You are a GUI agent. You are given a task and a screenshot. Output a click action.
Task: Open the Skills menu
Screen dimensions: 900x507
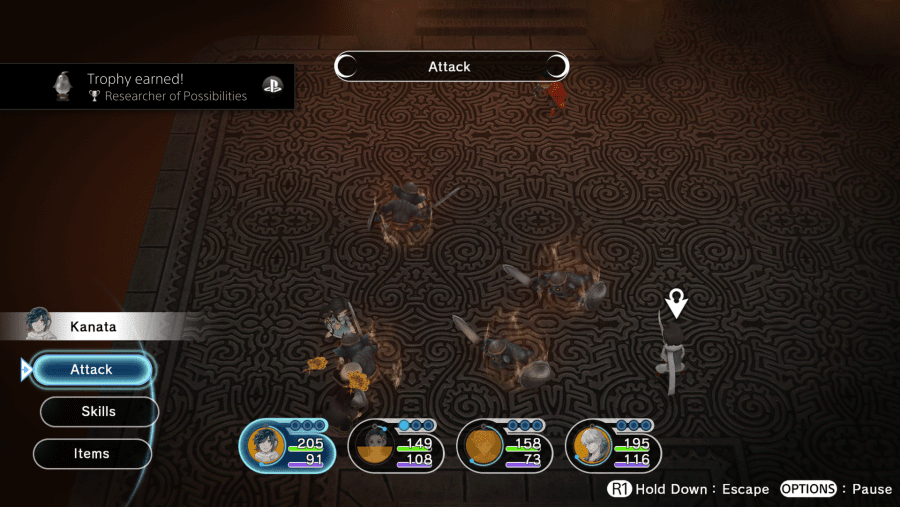point(98,412)
